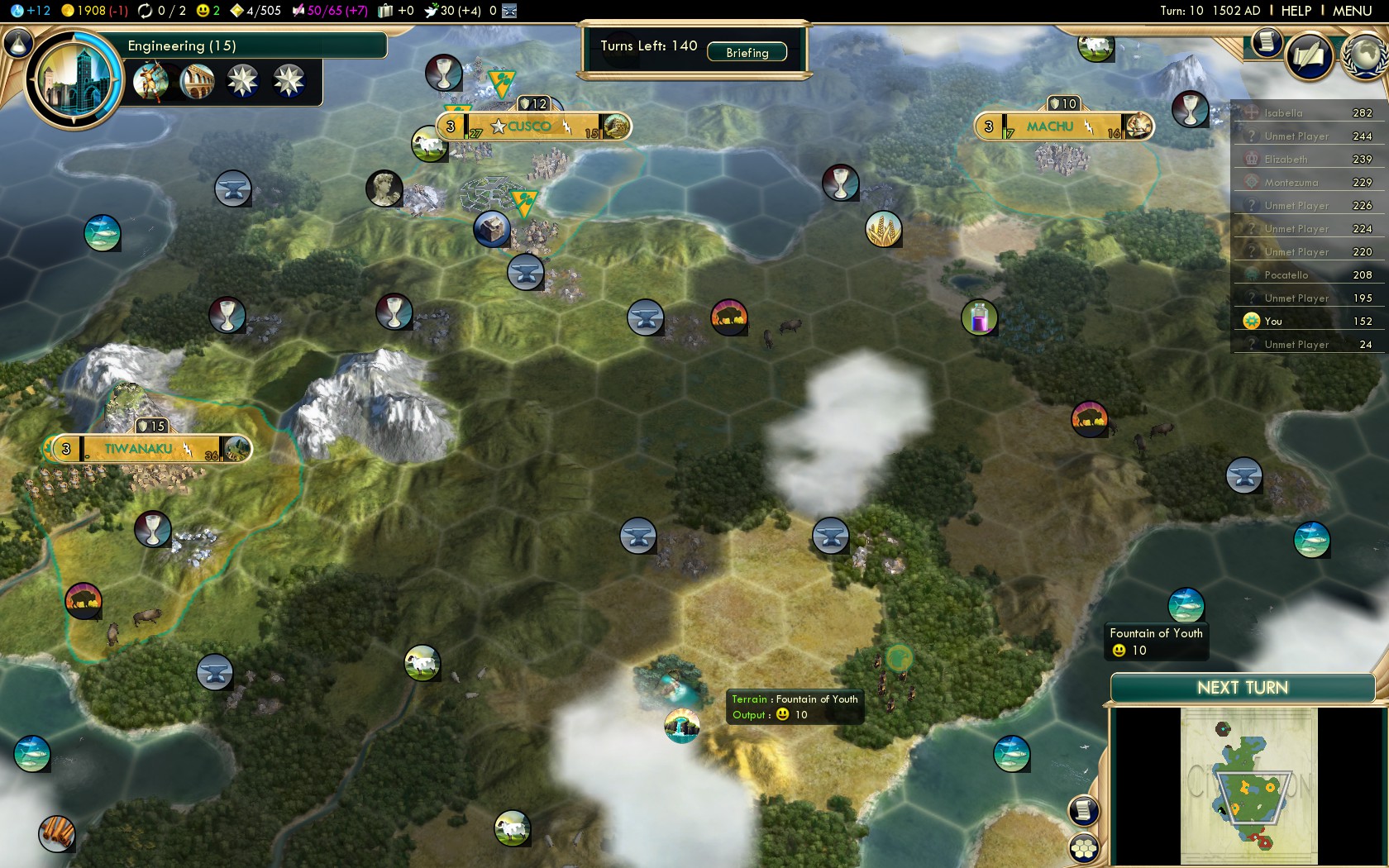Select the Tiwanaku city banner
The width and height of the screenshot is (1389, 868).
pyautogui.click(x=139, y=449)
